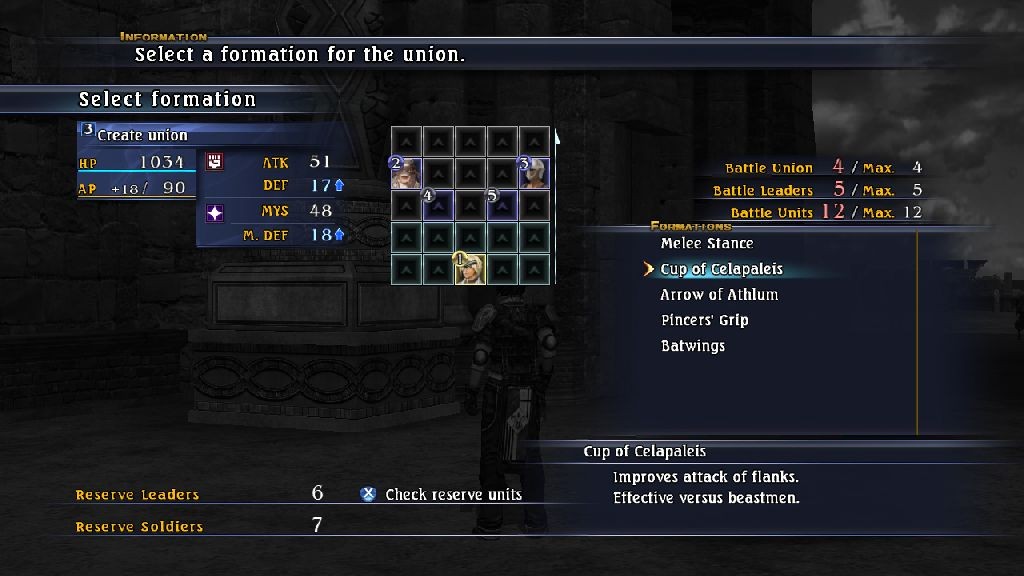Viewport: 1024px width, 576px height.
Task: Choose the Batwings formation
Action: (692, 346)
